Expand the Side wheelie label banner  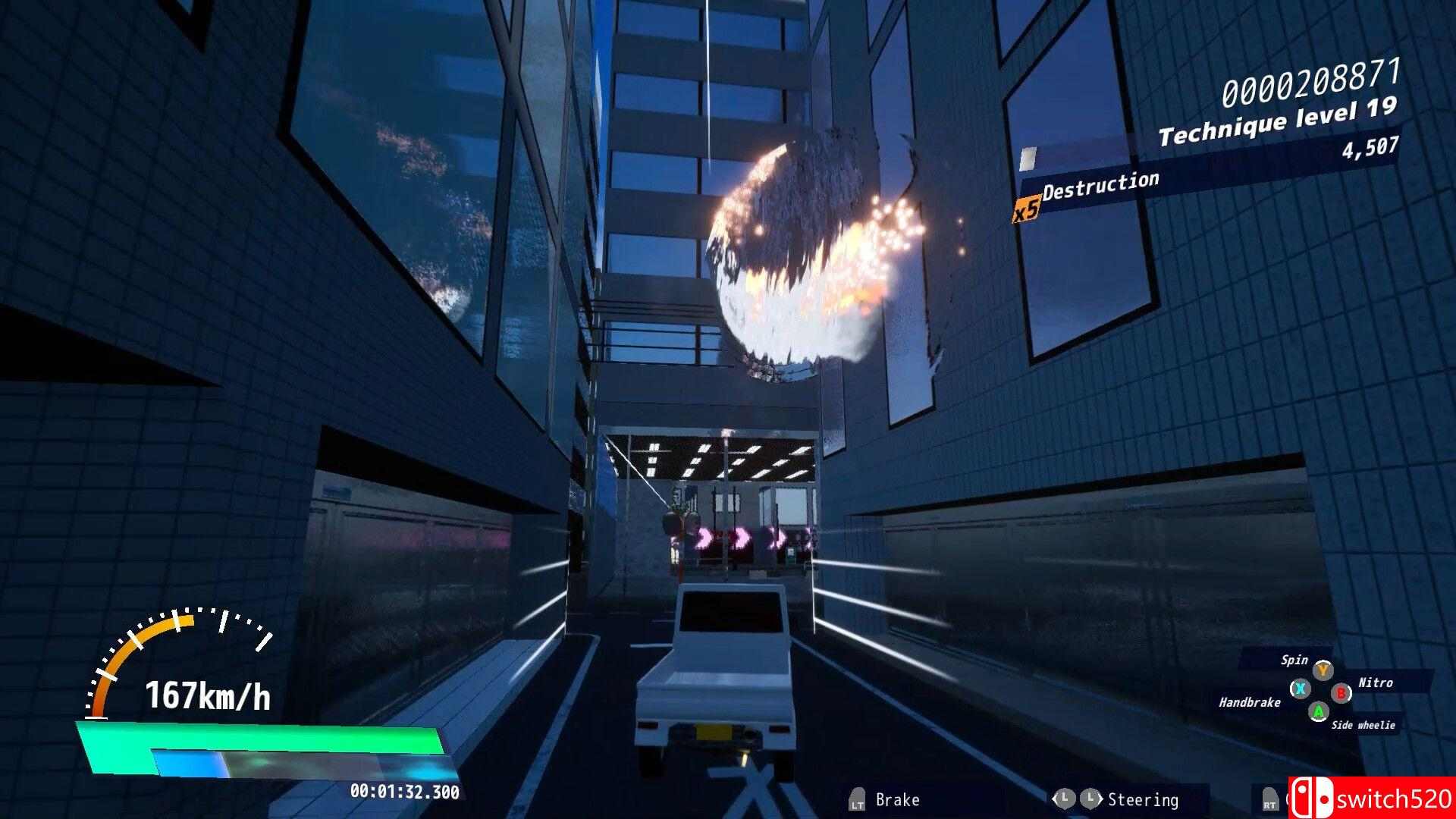pyautogui.click(x=1363, y=725)
